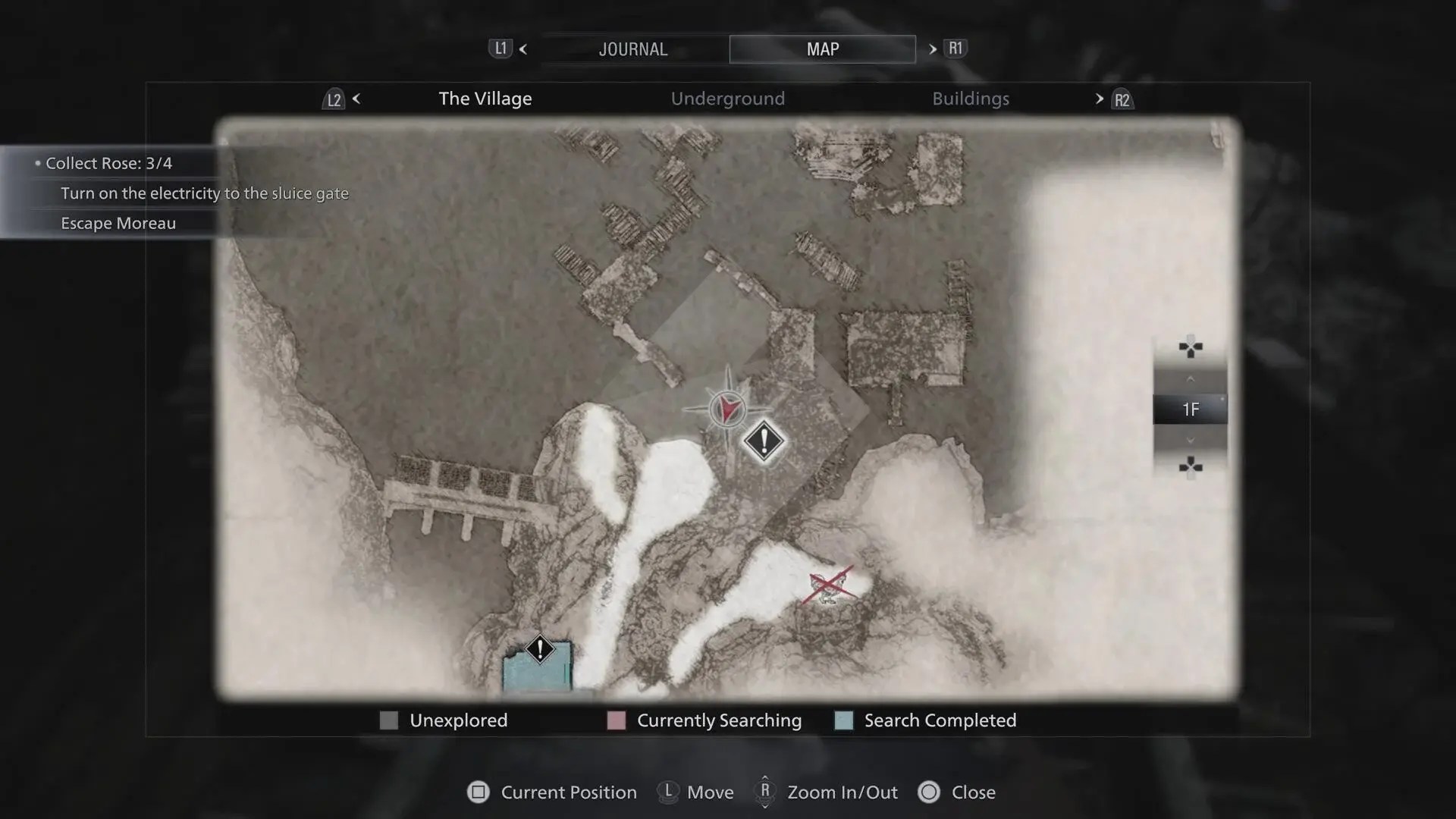This screenshot has height=819, width=1456.
Task: Open the Underground map tab
Action: [727, 98]
